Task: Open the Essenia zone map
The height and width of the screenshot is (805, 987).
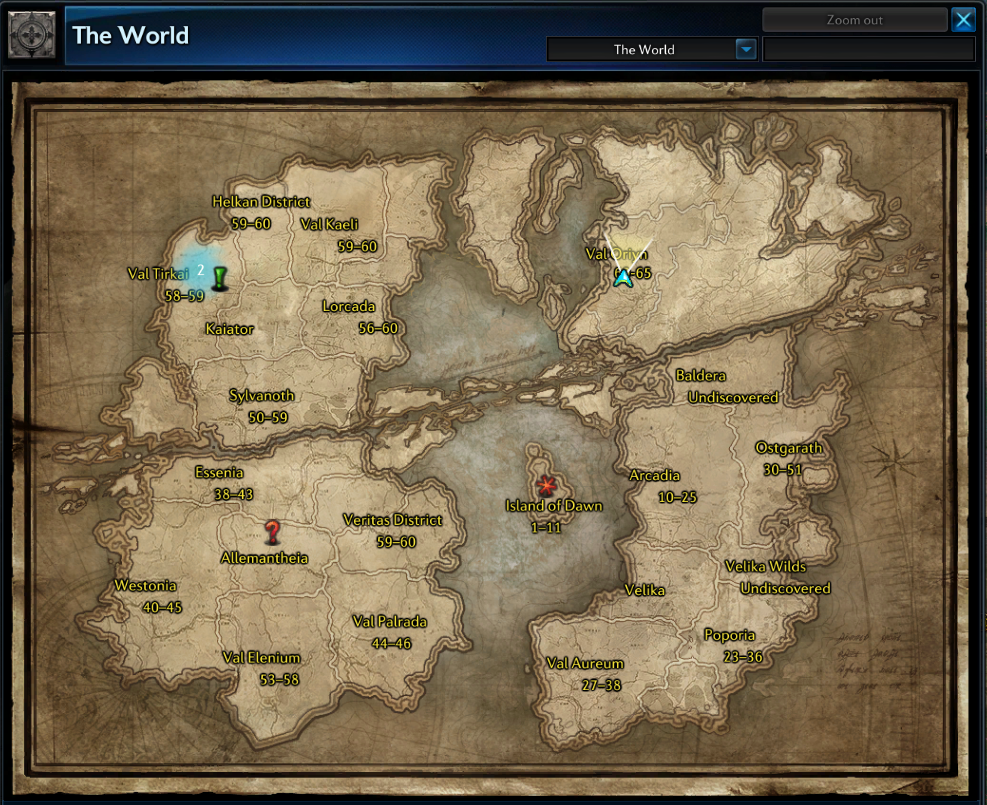Action: pos(219,473)
